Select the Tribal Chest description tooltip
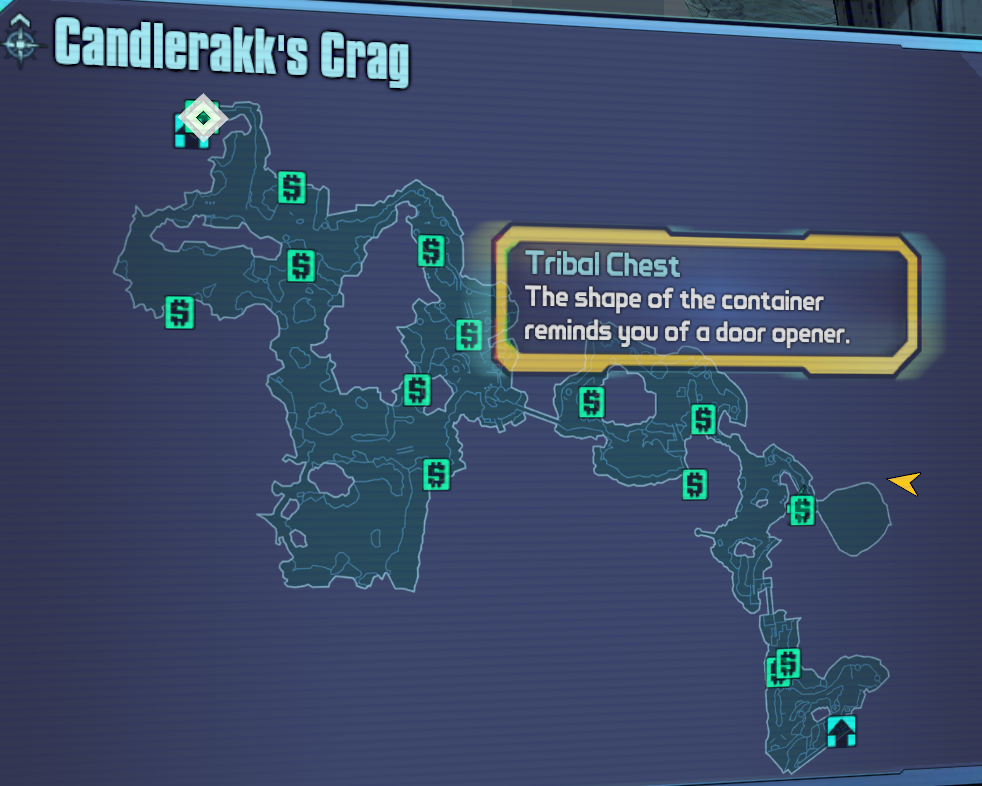This screenshot has height=786, width=982. [706, 301]
